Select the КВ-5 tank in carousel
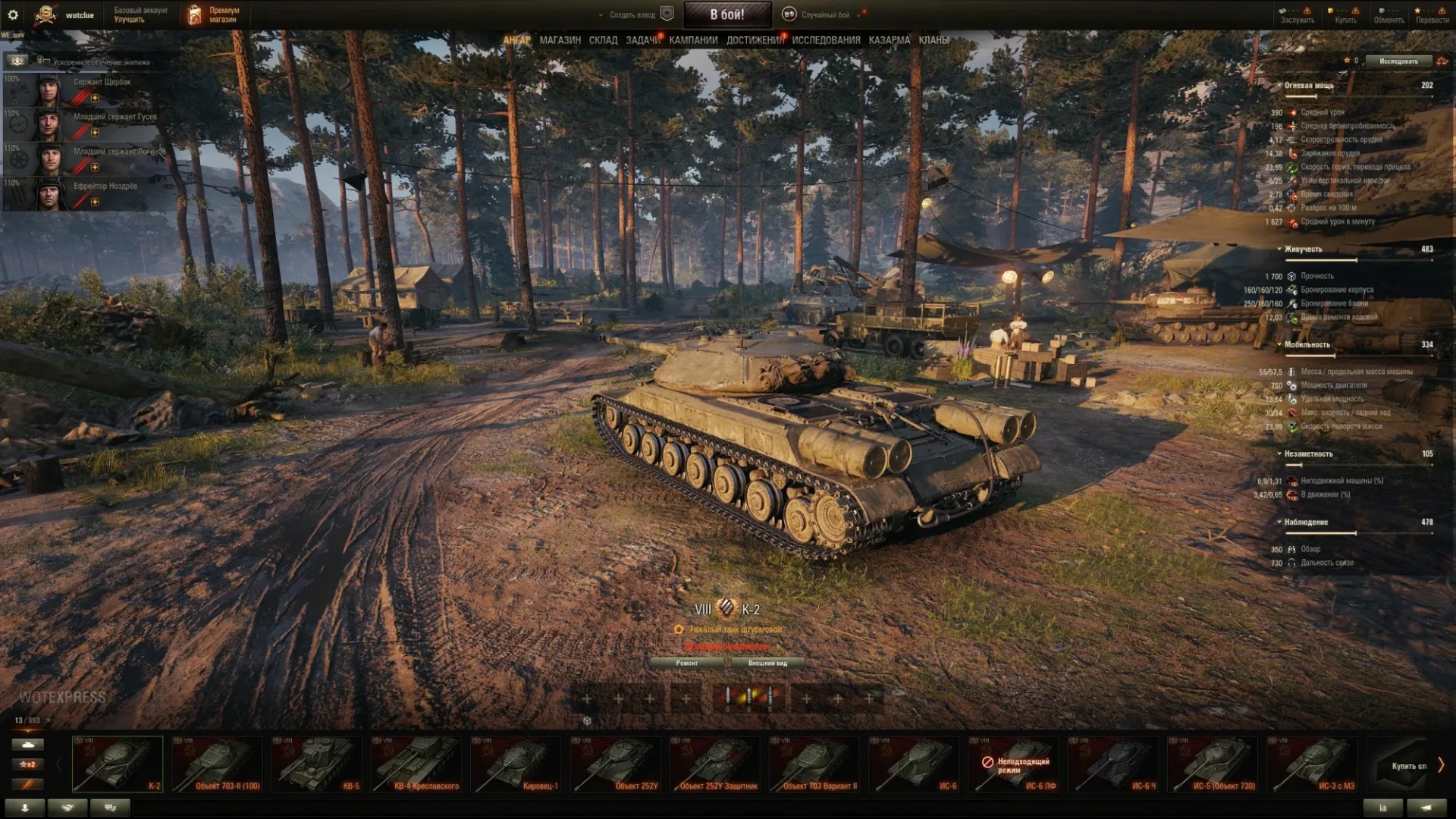The image size is (1456, 819). point(316,764)
